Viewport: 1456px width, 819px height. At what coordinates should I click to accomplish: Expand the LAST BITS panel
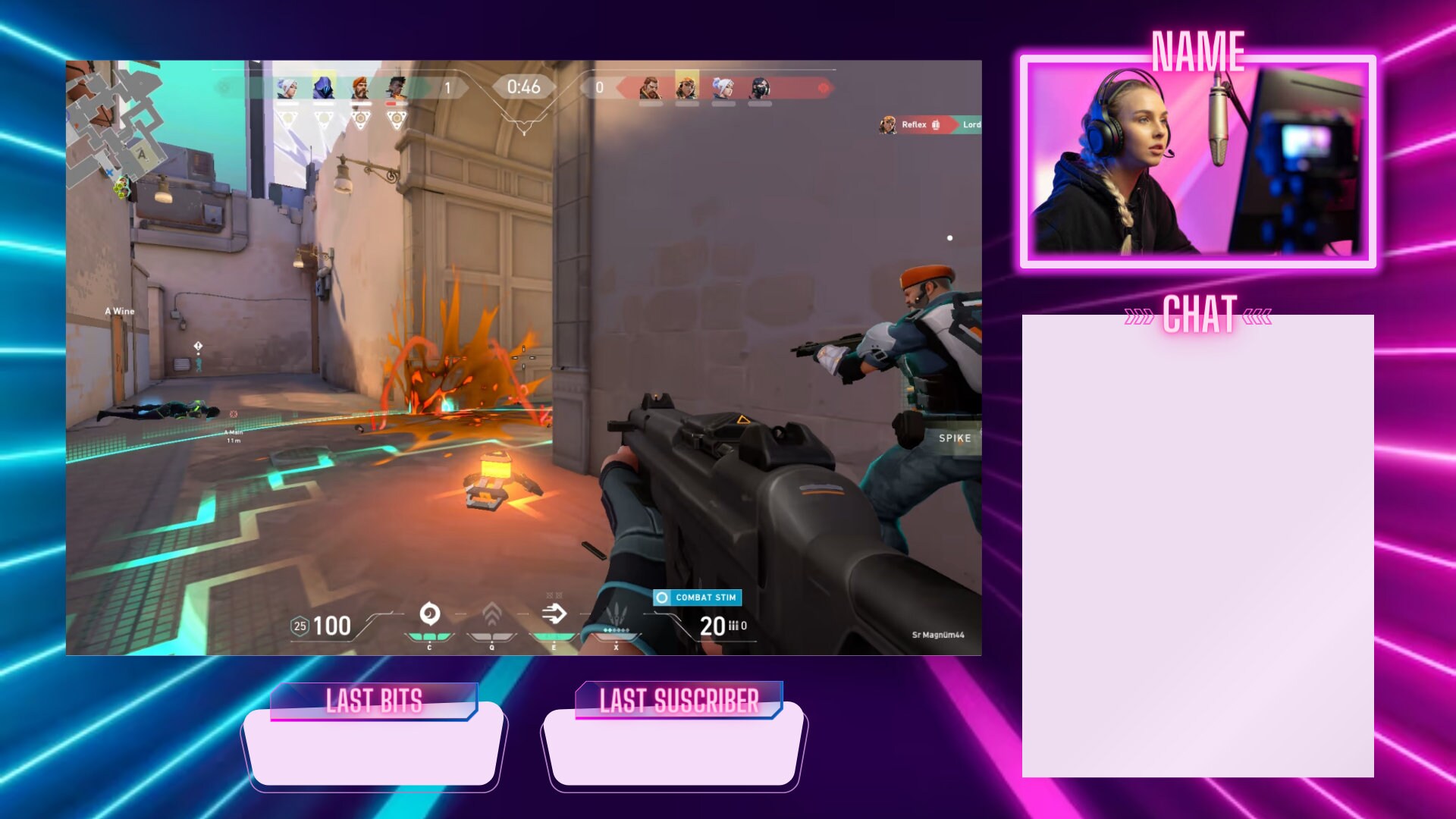pyautogui.click(x=375, y=701)
